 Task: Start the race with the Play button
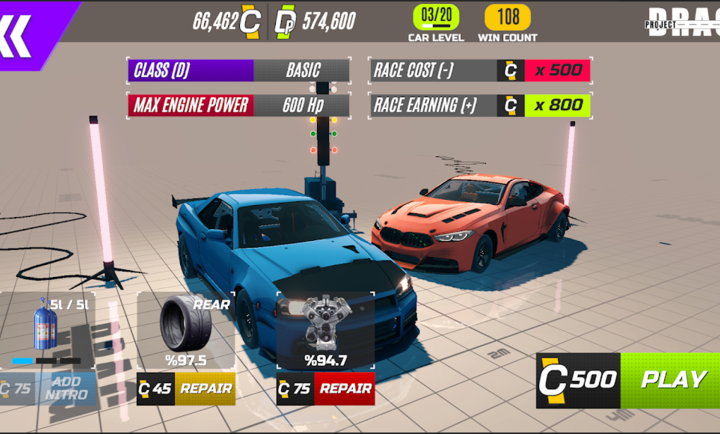[672, 380]
